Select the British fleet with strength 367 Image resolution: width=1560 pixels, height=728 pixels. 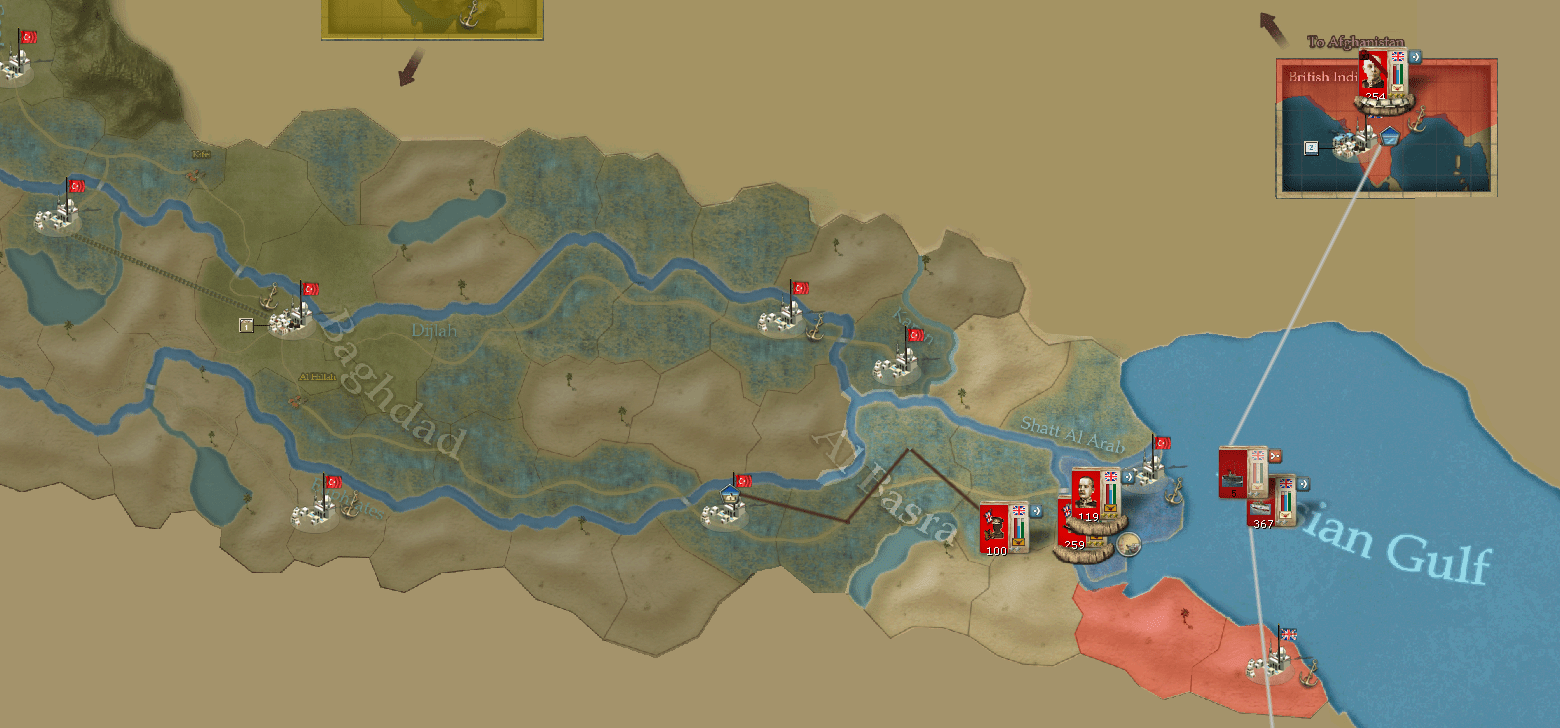(1262, 505)
